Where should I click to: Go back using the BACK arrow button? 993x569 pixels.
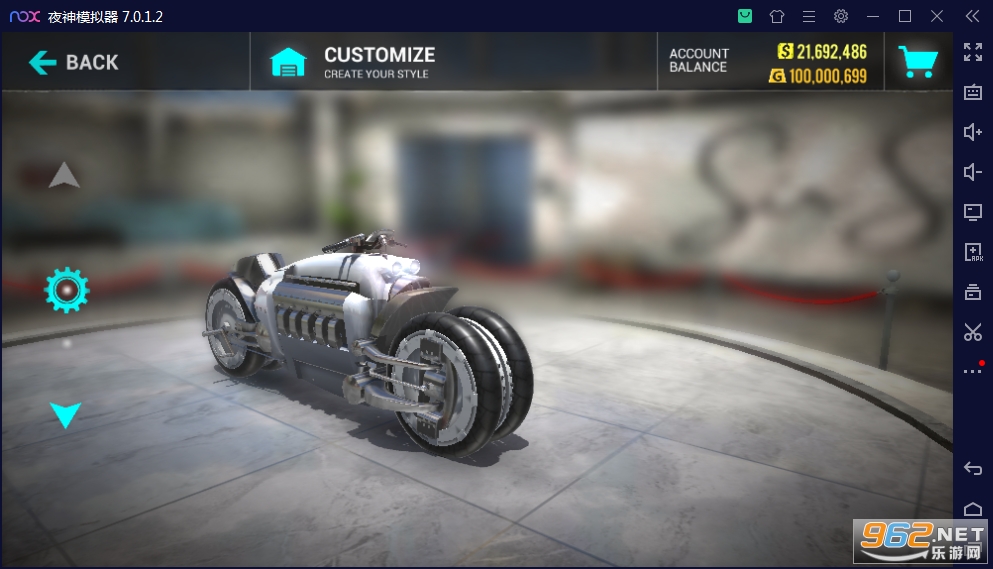(x=74, y=62)
